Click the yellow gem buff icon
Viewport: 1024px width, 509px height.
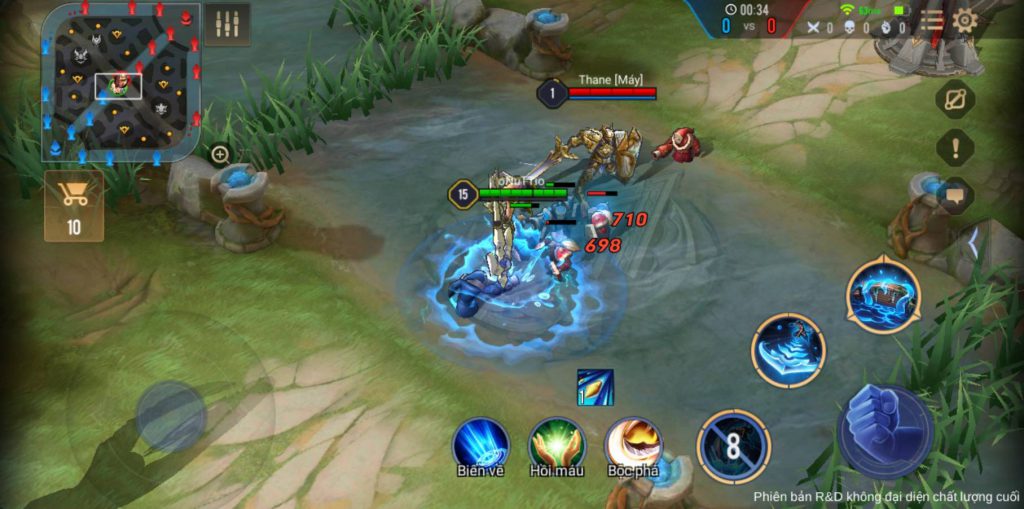pyautogui.click(x=595, y=387)
